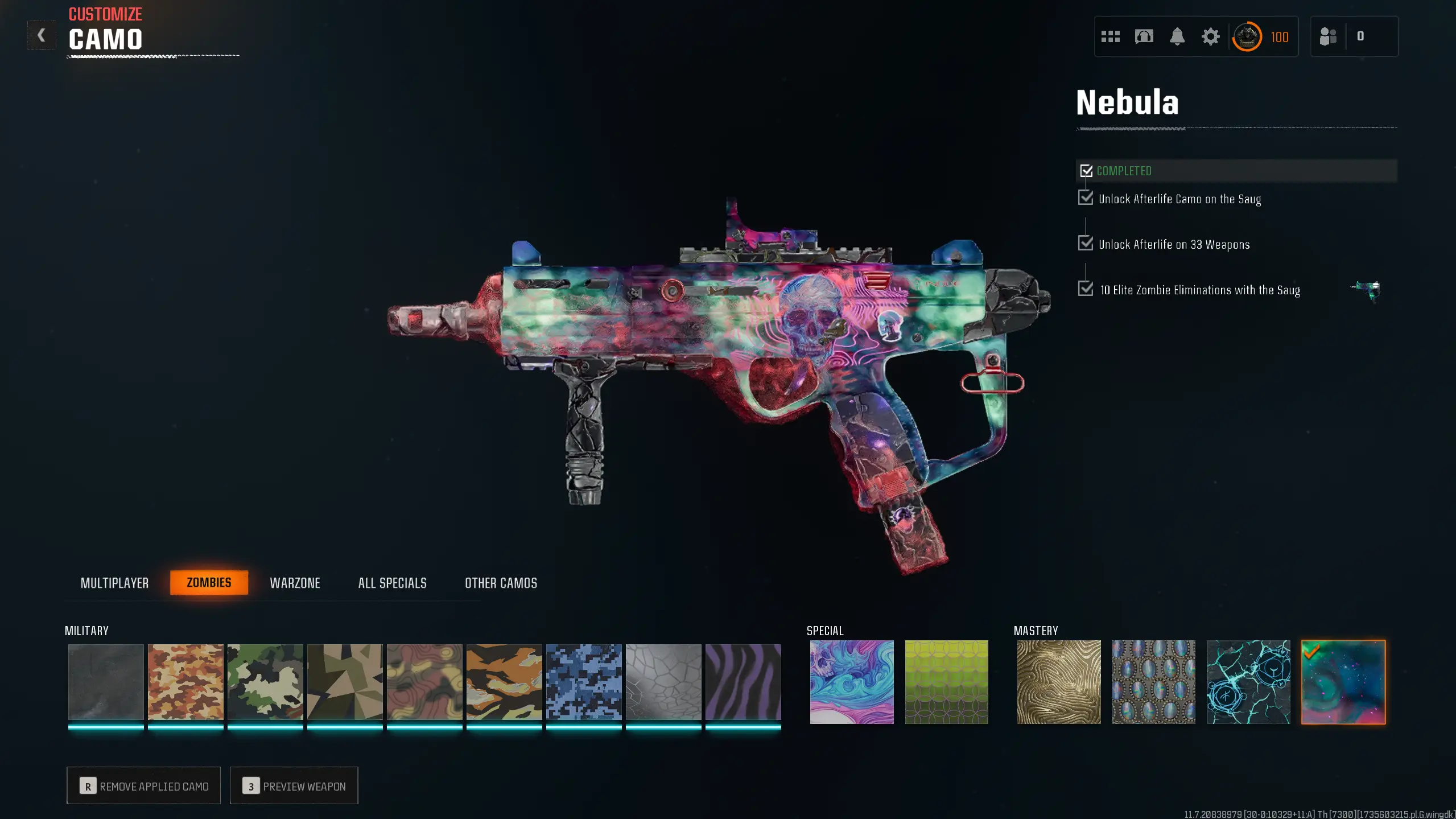This screenshot has width=1456, height=819.
Task: Go back using the arrow button
Action: (x=42, y=35)
